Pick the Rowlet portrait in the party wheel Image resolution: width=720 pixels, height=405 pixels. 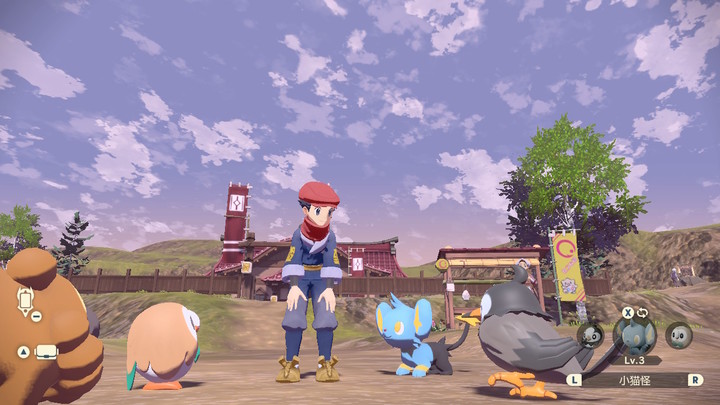(x=680, y=335)
